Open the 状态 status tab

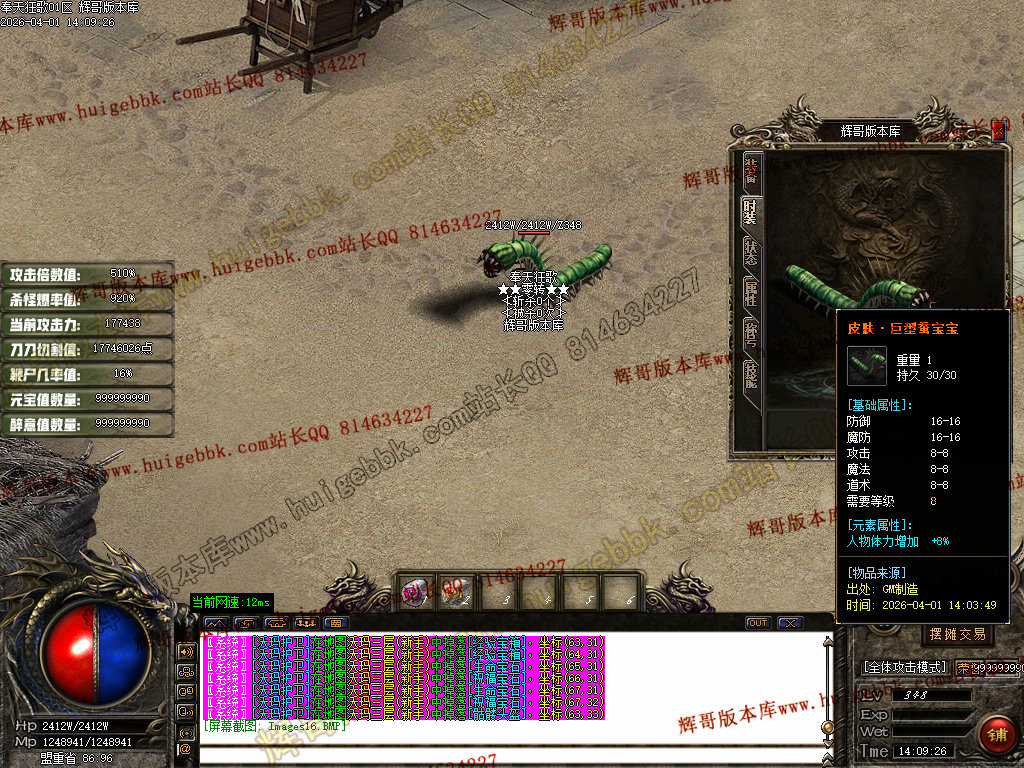pyautogui.click(x=751, y=253)
